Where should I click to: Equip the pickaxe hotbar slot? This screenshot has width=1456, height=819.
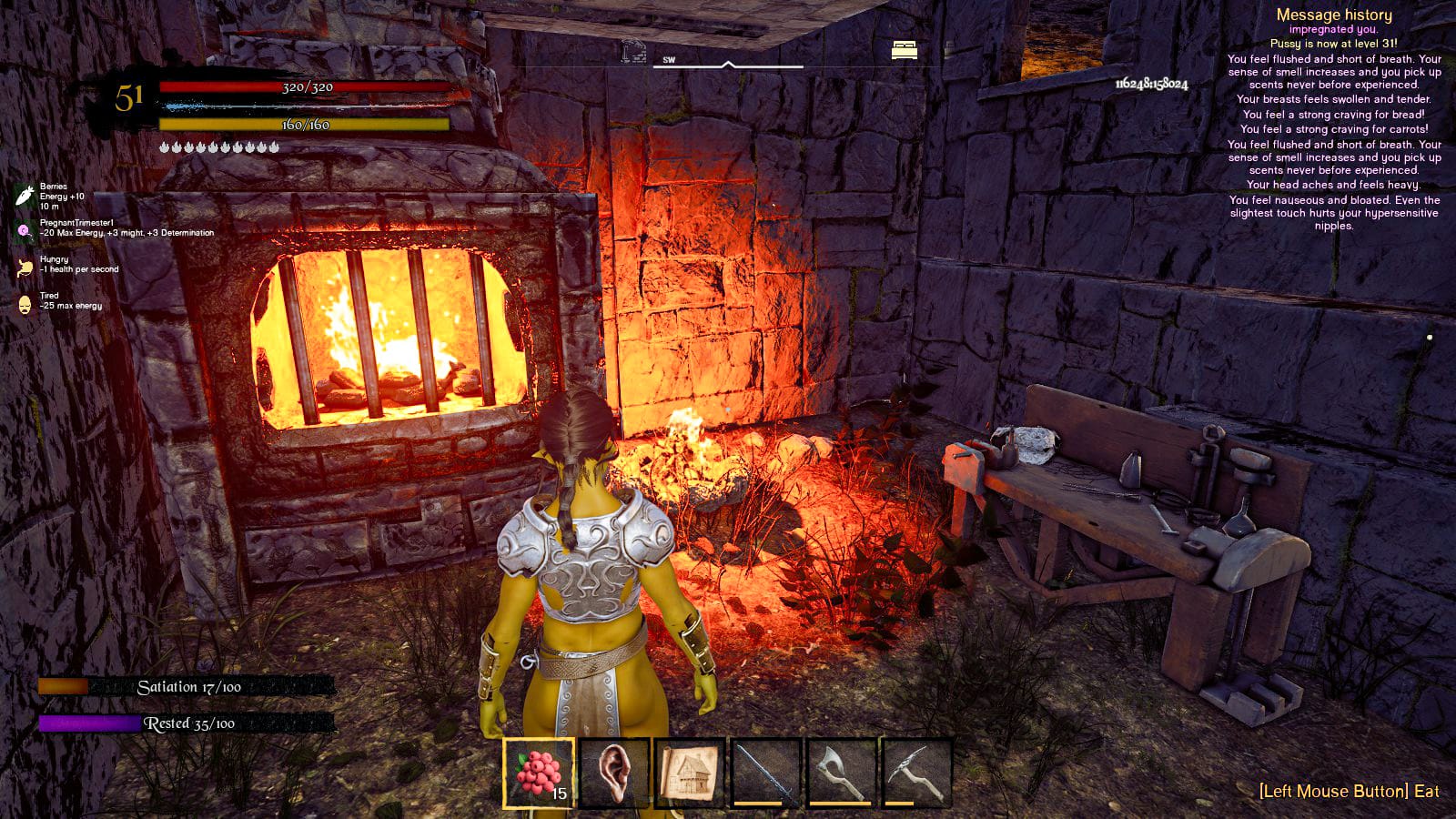pos(916,772)
